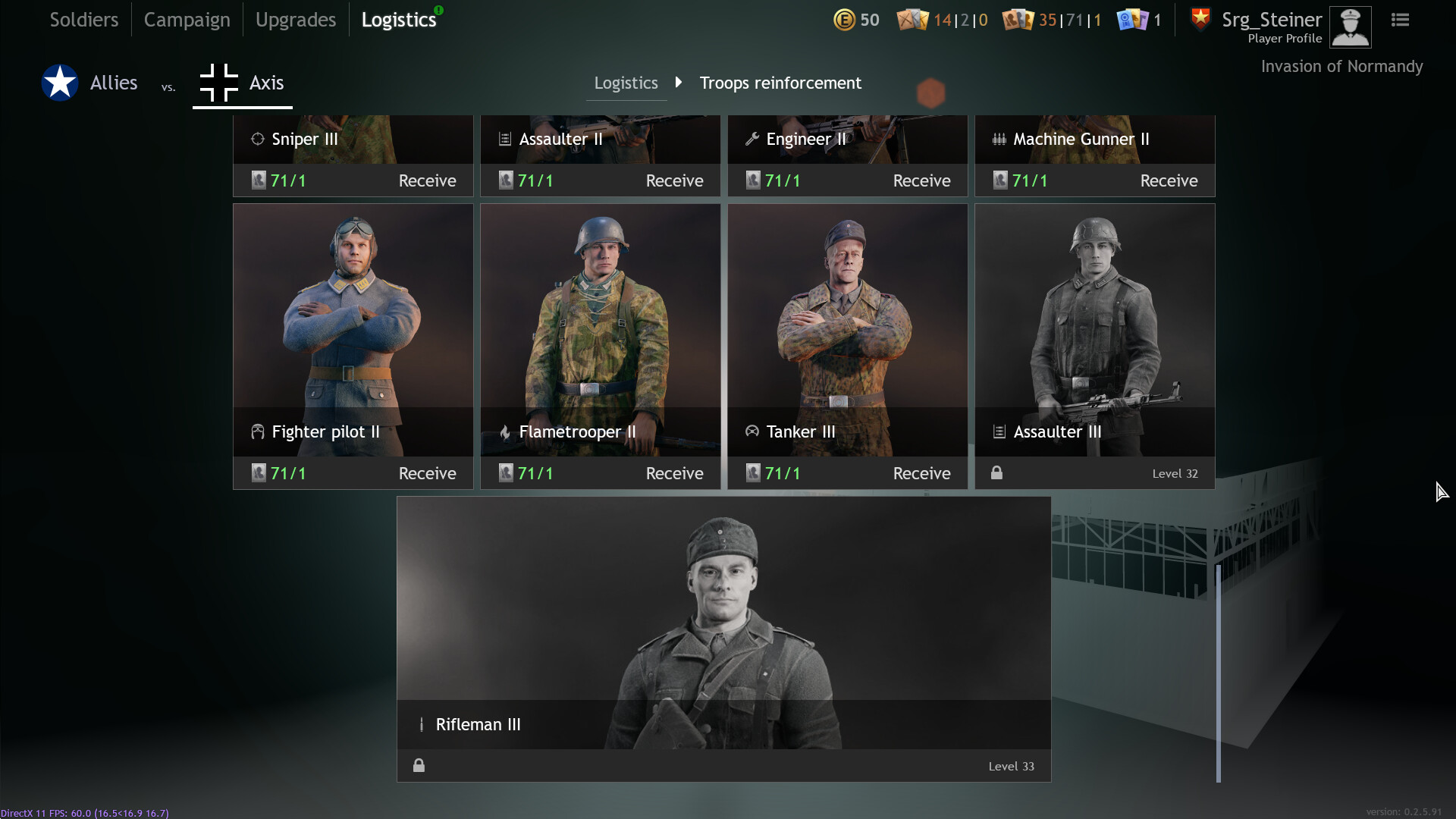Open the Soldiers tab
Image resolution: width=1456 pixels, height=819 pixels.
[83, 20]
